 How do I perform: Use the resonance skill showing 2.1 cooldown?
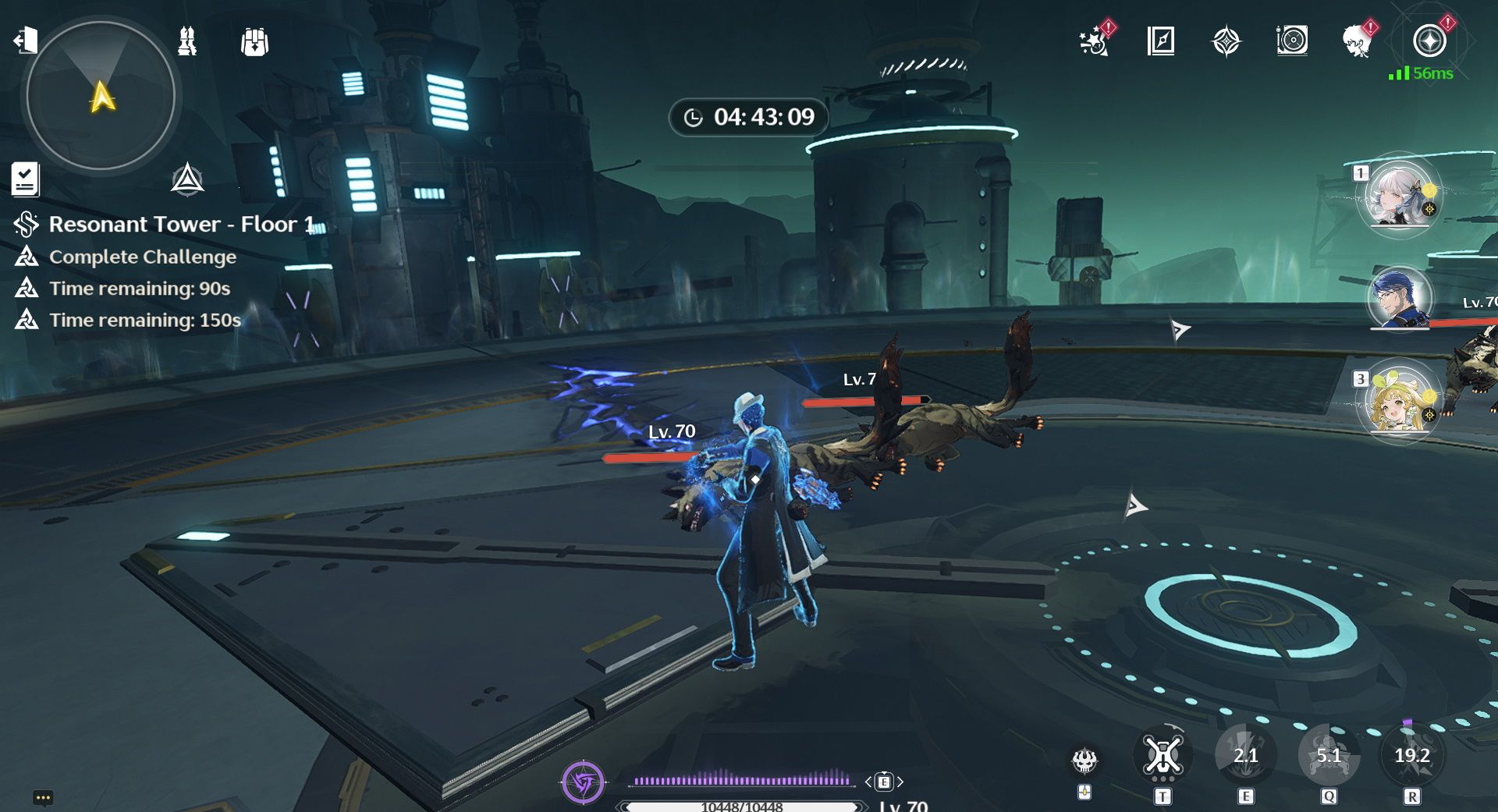(1245, 756)
